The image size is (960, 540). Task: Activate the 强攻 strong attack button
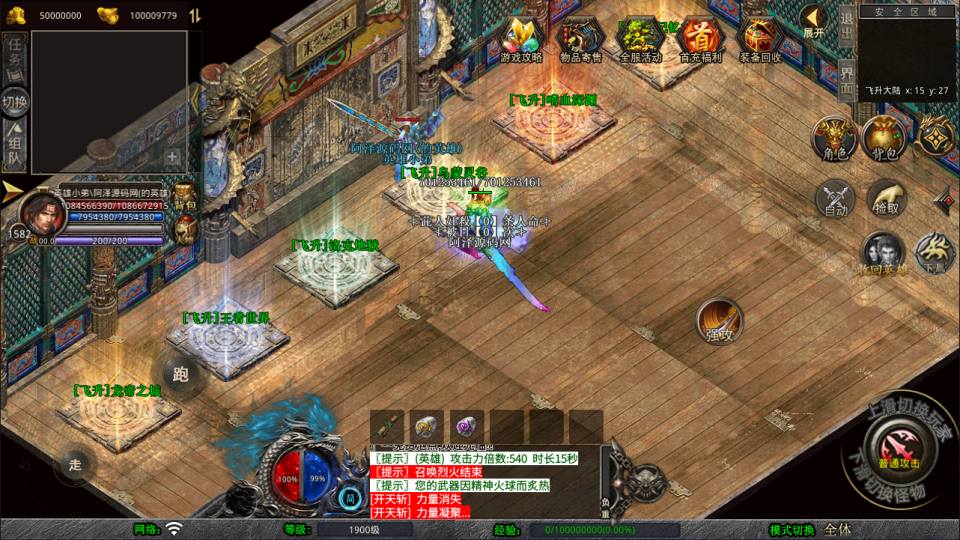click(718, 320)
